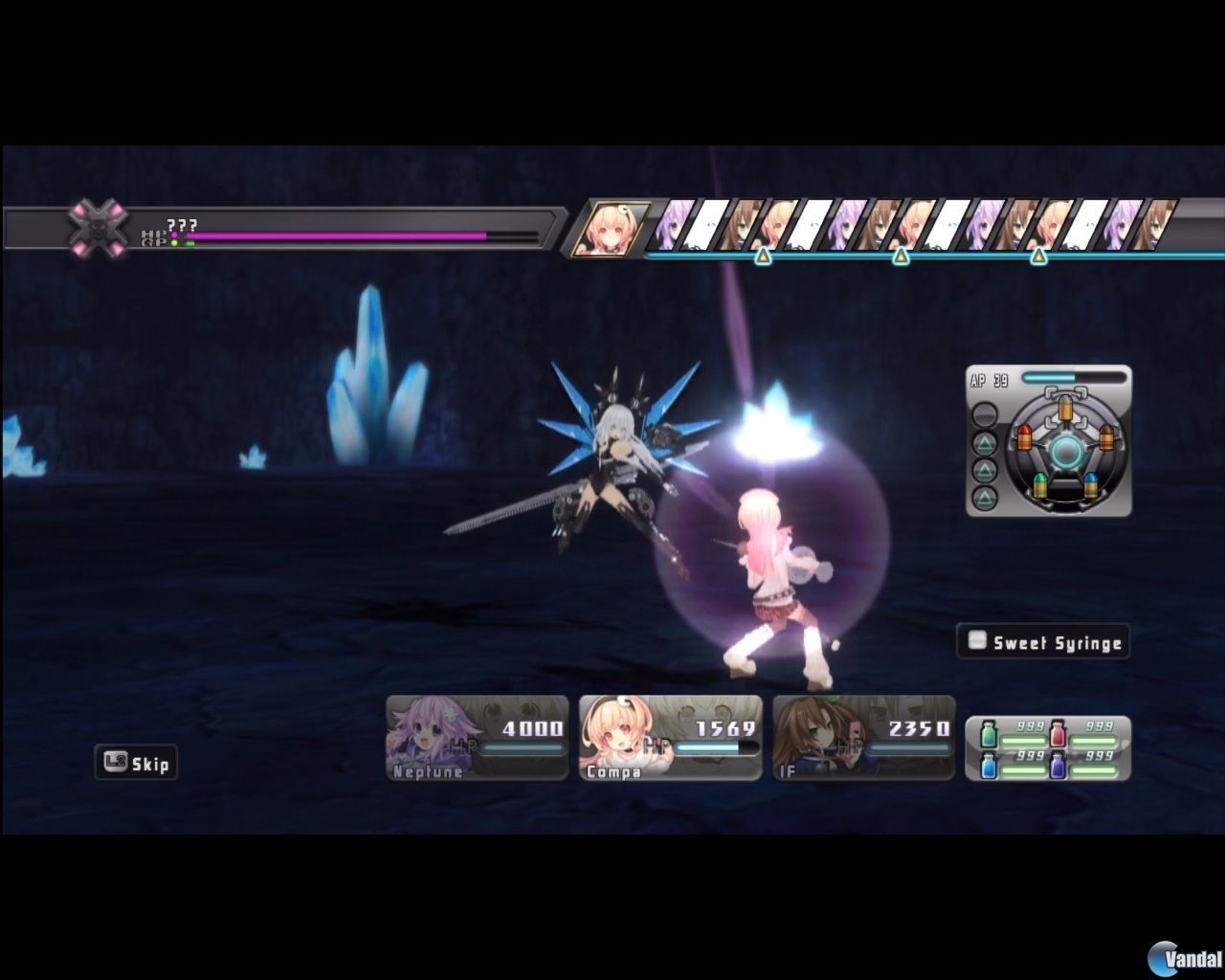Click the red potion icon in the item panel
Screen dimensions: 1225x980
[1058, 733]
